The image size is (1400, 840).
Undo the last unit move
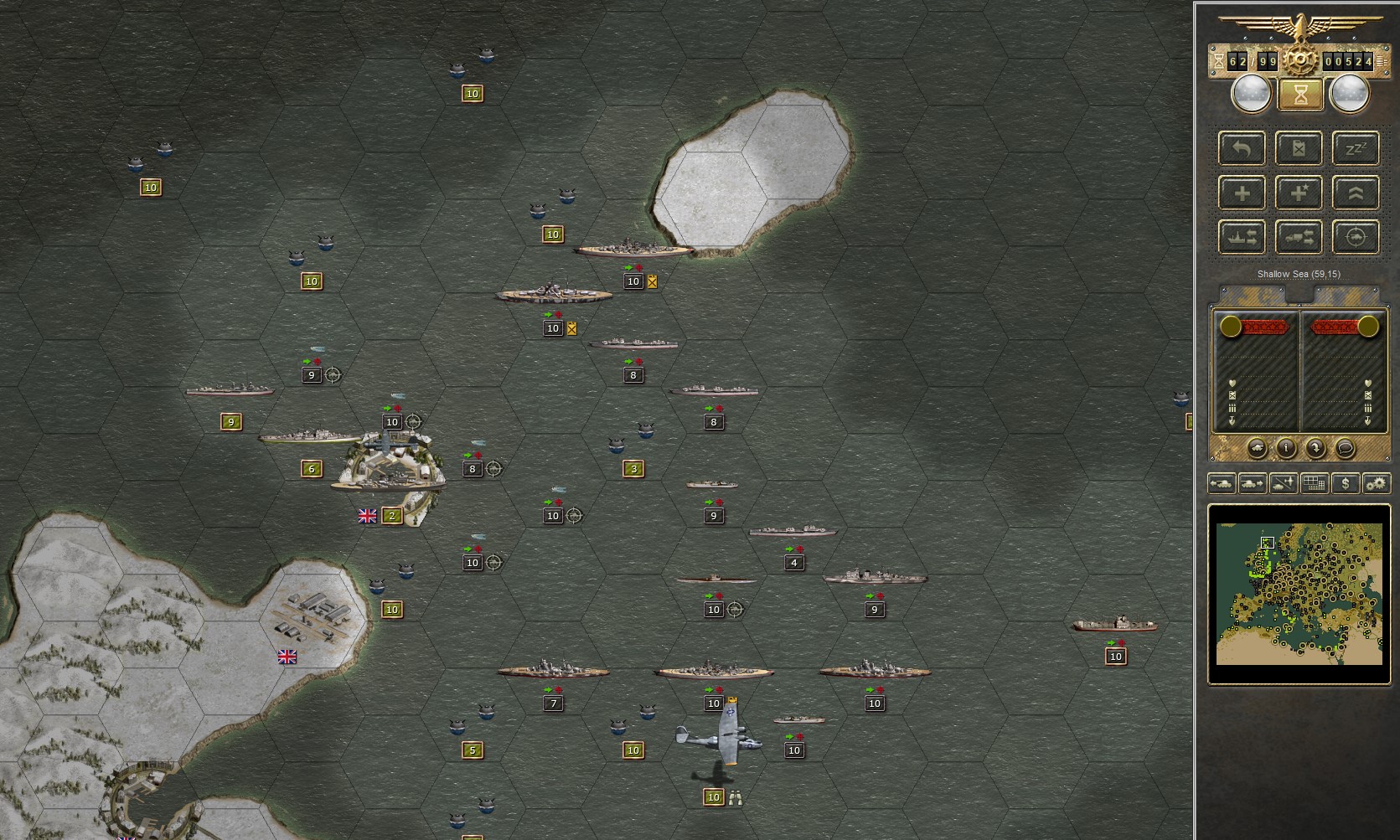pos(1242,148)
